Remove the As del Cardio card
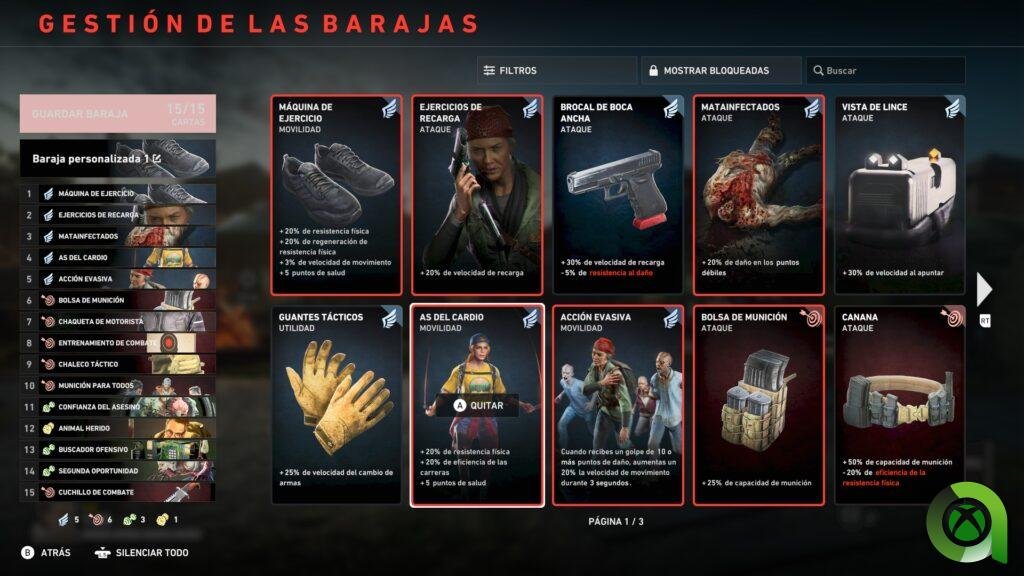 coord(477,405)
